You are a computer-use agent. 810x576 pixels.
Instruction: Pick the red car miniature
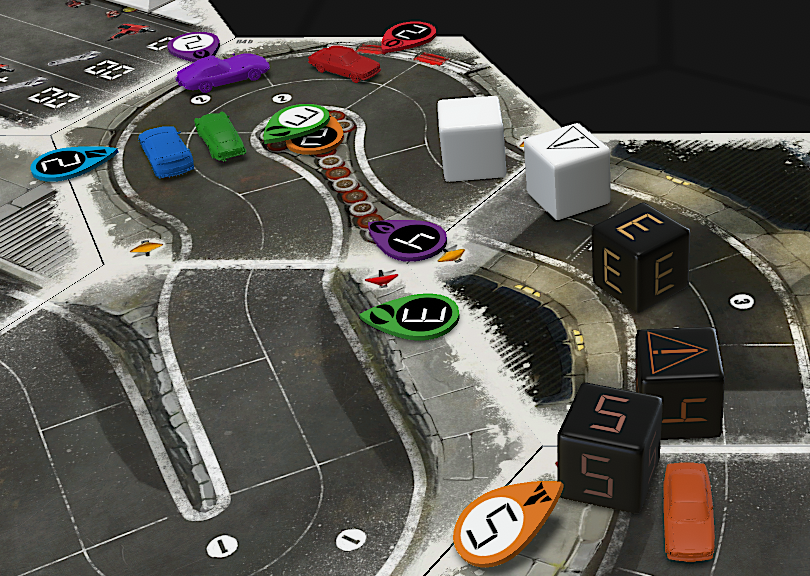pos(344,62)
